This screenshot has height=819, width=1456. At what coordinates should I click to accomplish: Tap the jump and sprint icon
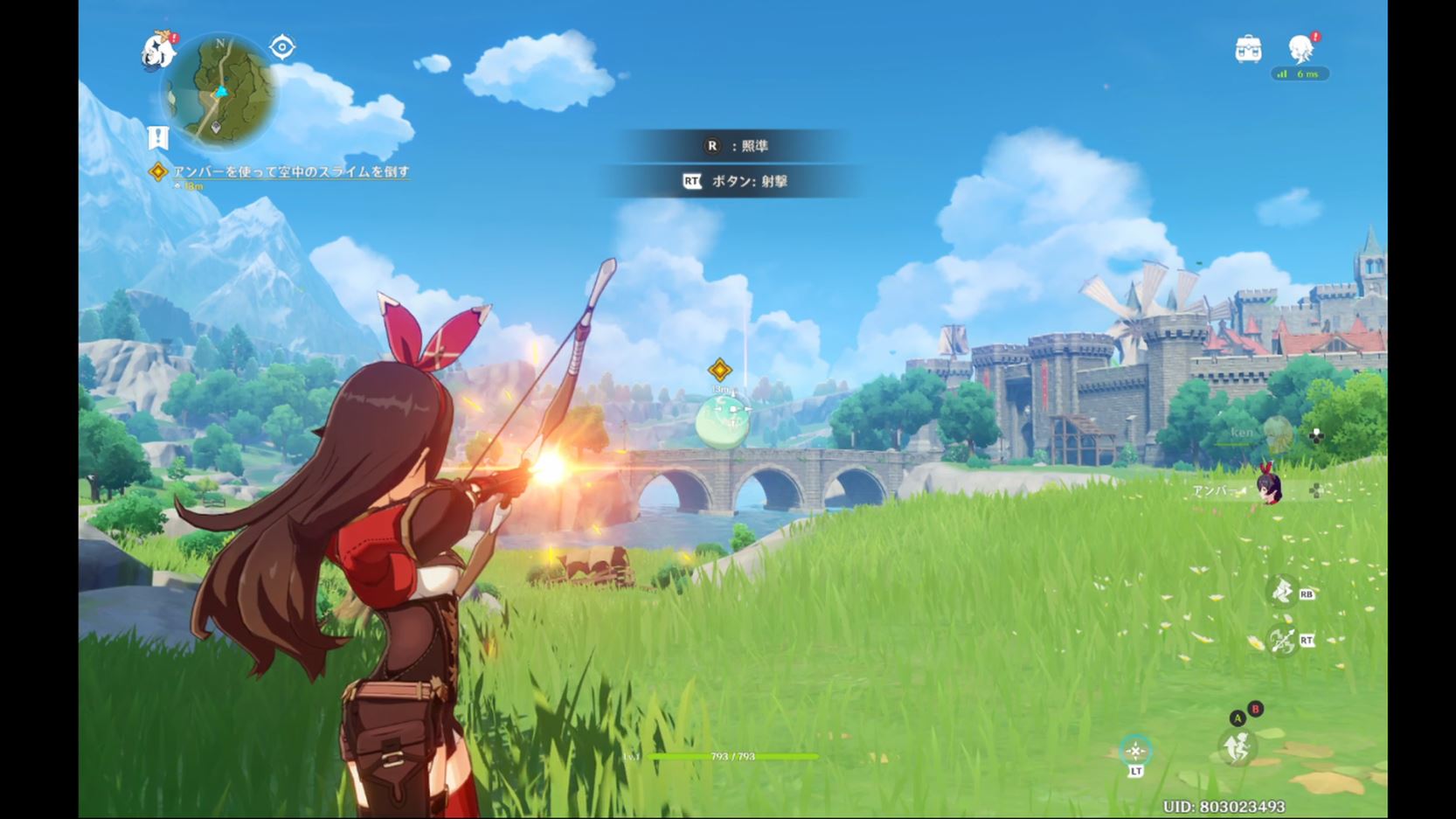1238,746
